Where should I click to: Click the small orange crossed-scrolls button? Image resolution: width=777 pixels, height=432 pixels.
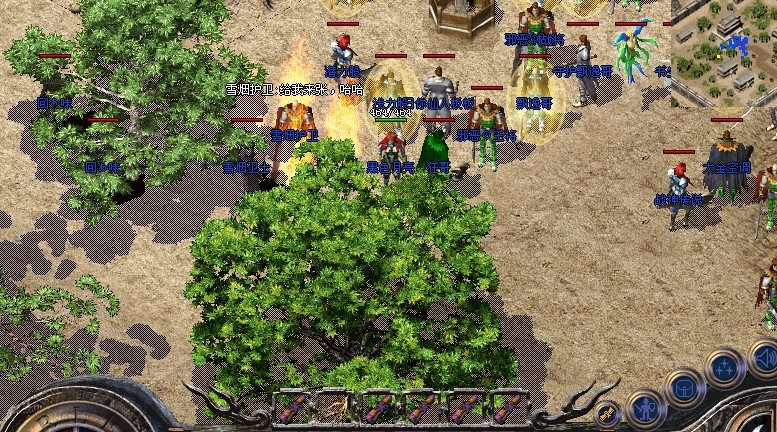coord(606,413)
